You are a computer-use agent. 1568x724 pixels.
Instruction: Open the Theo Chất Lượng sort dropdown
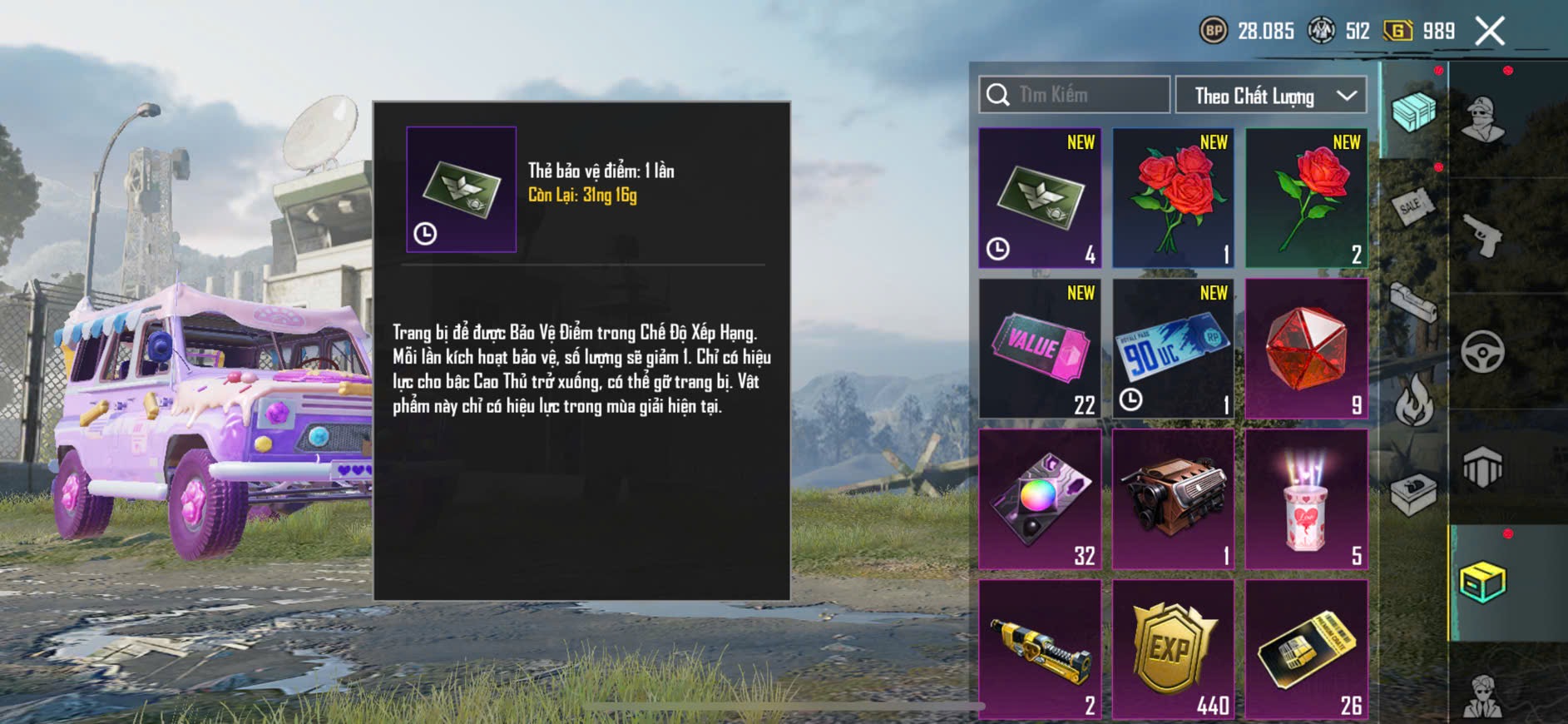[x=1271, y=96]
